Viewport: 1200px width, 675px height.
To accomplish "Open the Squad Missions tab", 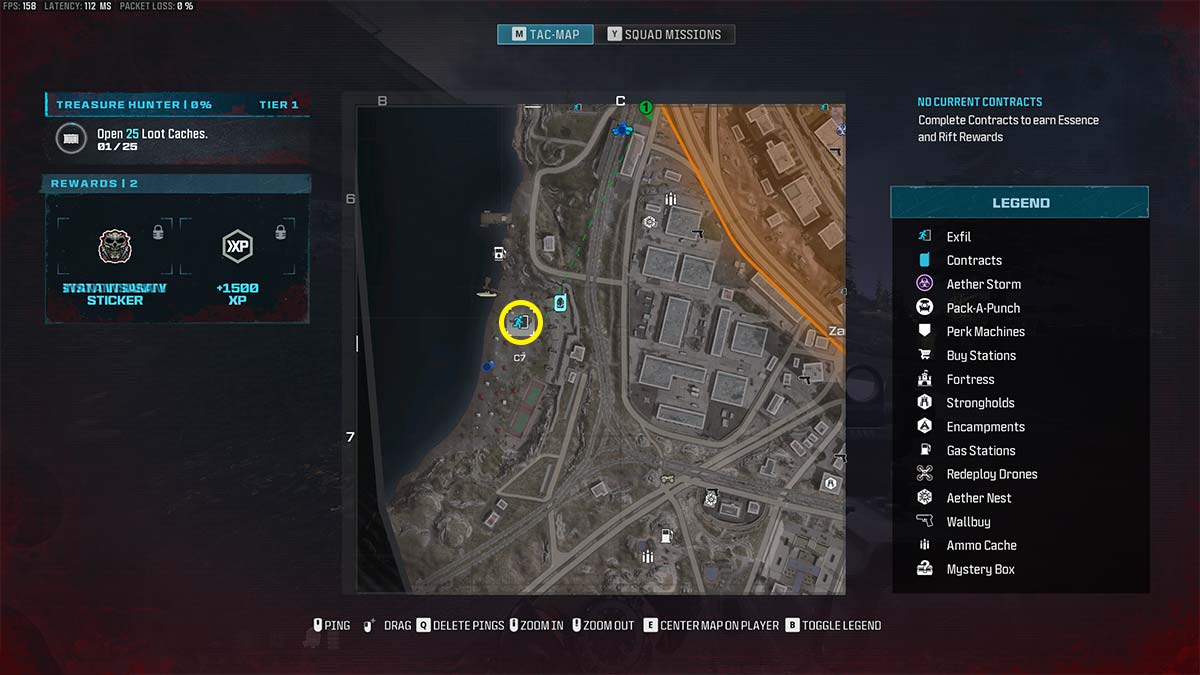I will [665, 34].
